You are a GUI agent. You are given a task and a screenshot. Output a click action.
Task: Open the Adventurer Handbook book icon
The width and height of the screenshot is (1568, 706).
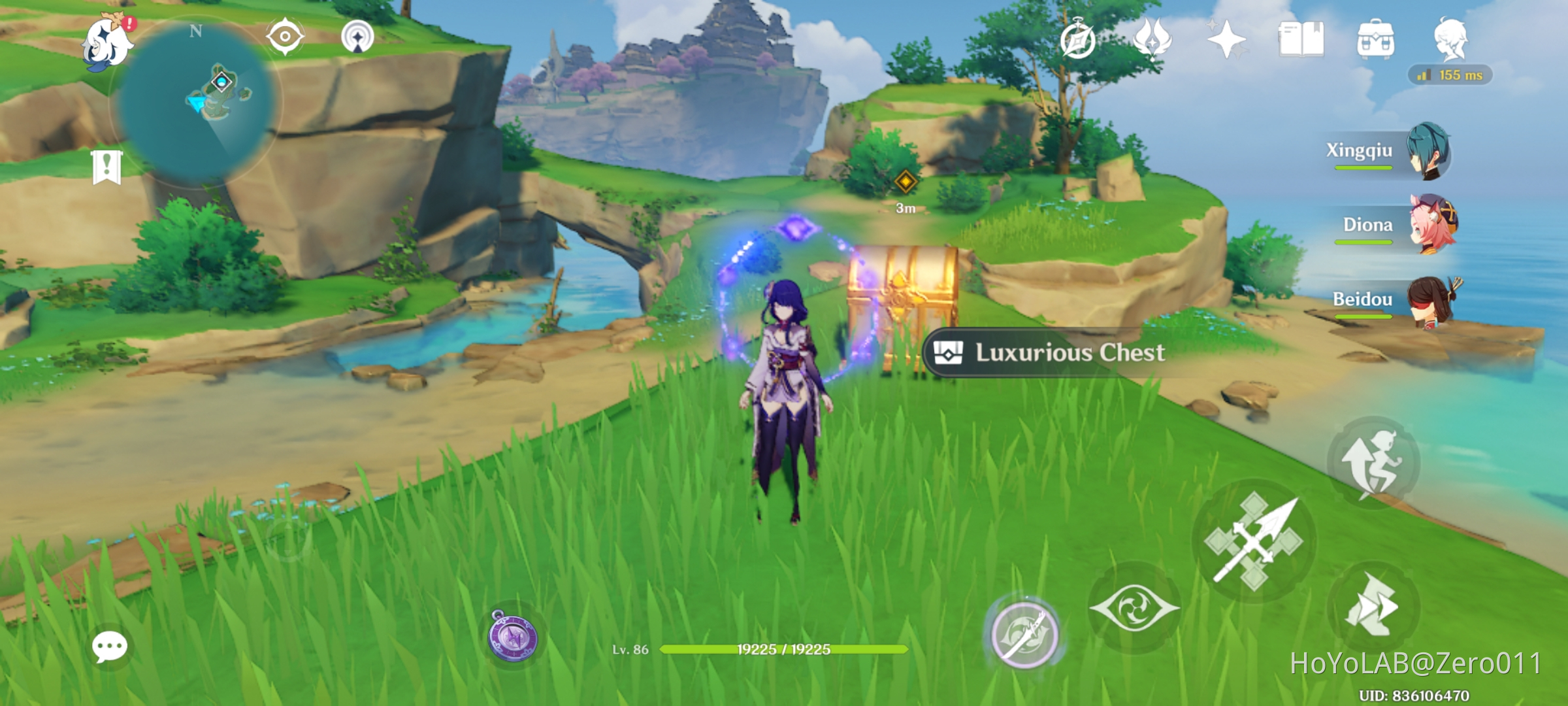1301,41
